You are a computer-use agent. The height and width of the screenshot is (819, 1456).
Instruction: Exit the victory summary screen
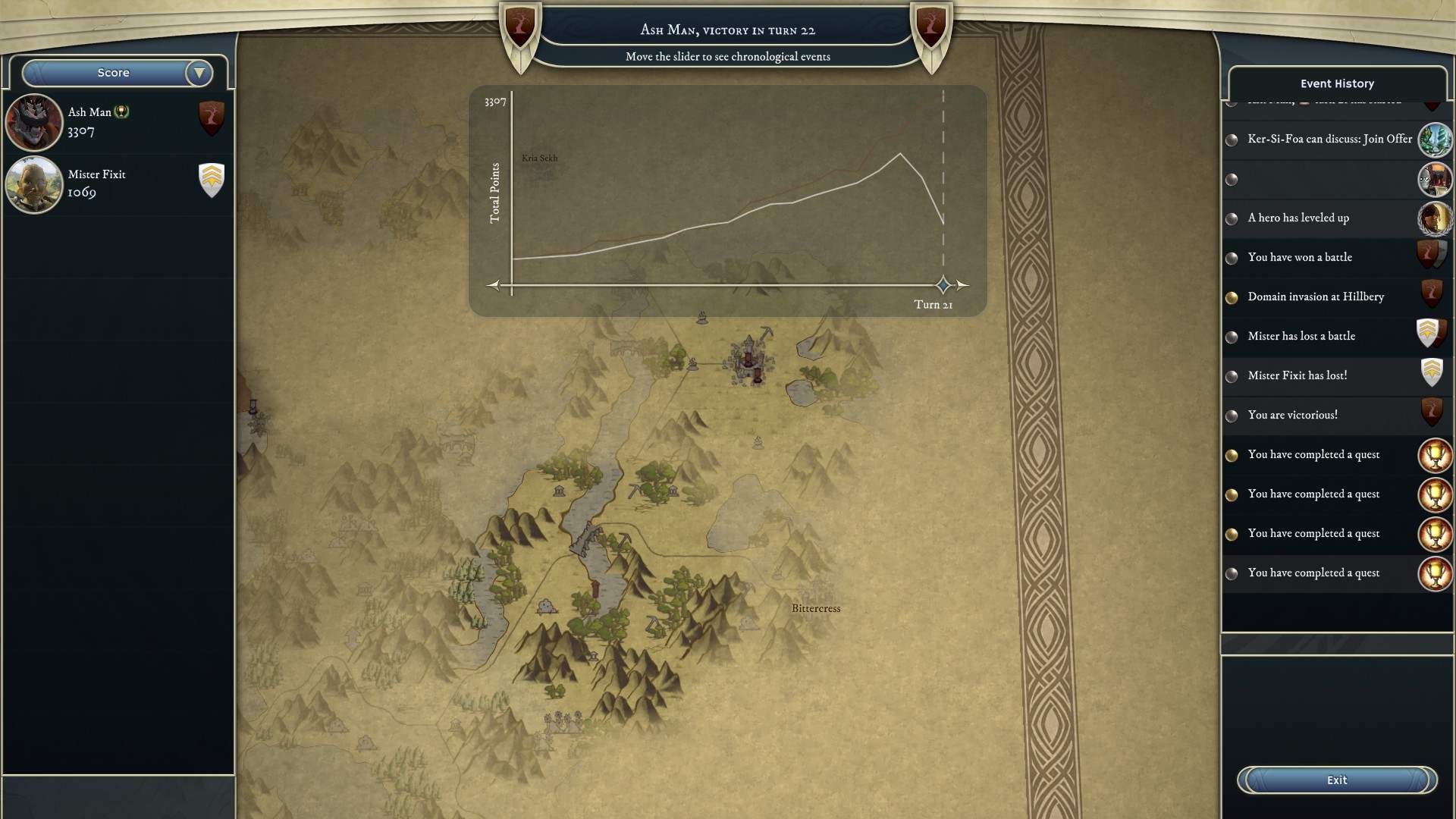coord(1337,780)
